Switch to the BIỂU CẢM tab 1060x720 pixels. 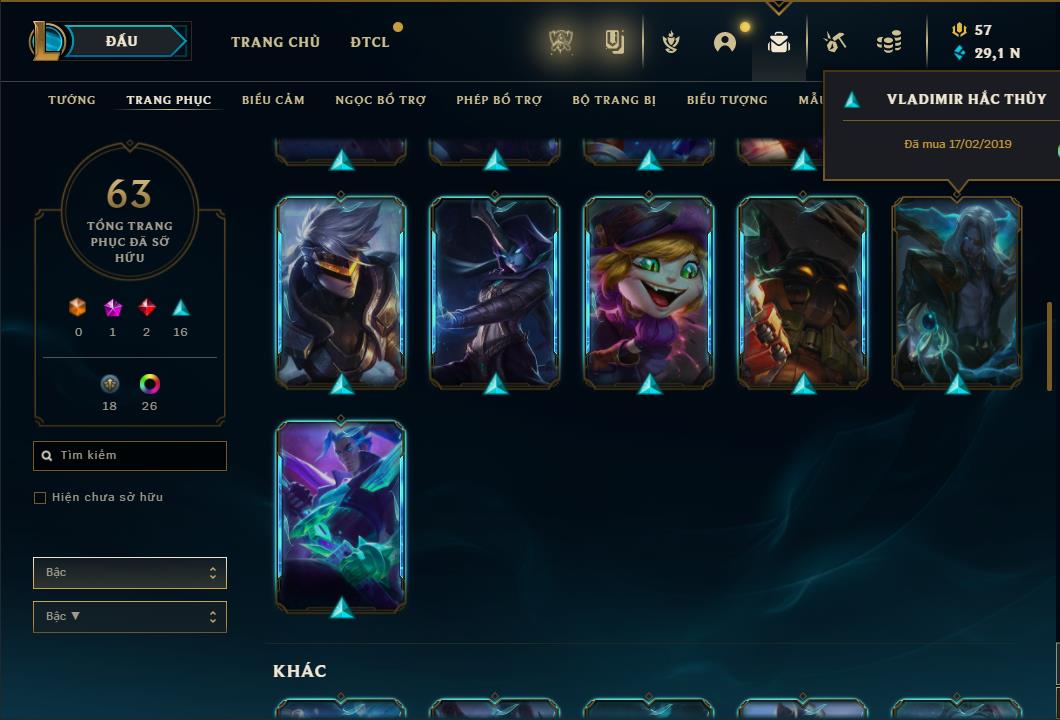[x=273, y=100]
